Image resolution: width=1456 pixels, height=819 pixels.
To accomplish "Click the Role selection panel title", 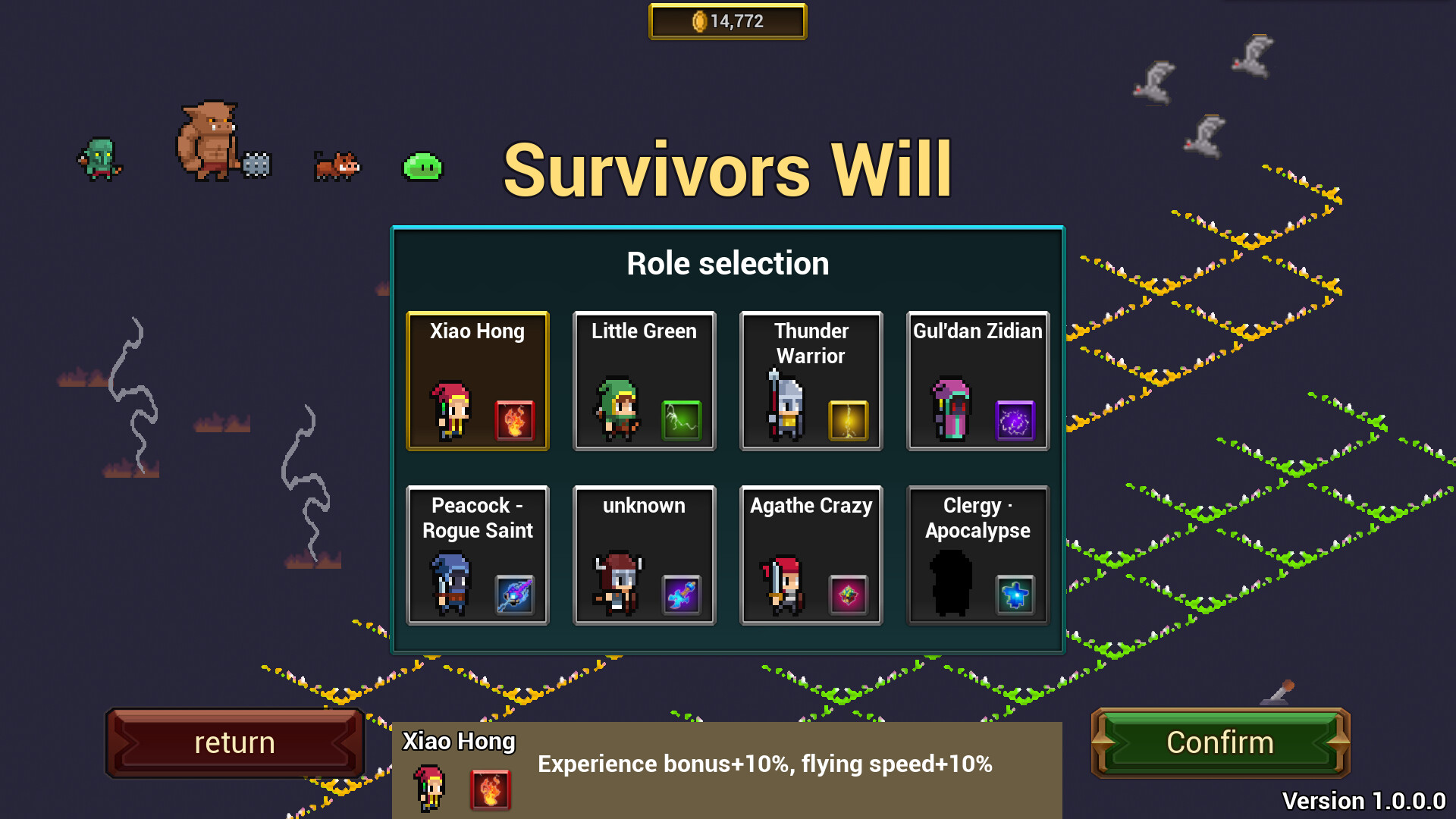I will click(x=726, y=262).
